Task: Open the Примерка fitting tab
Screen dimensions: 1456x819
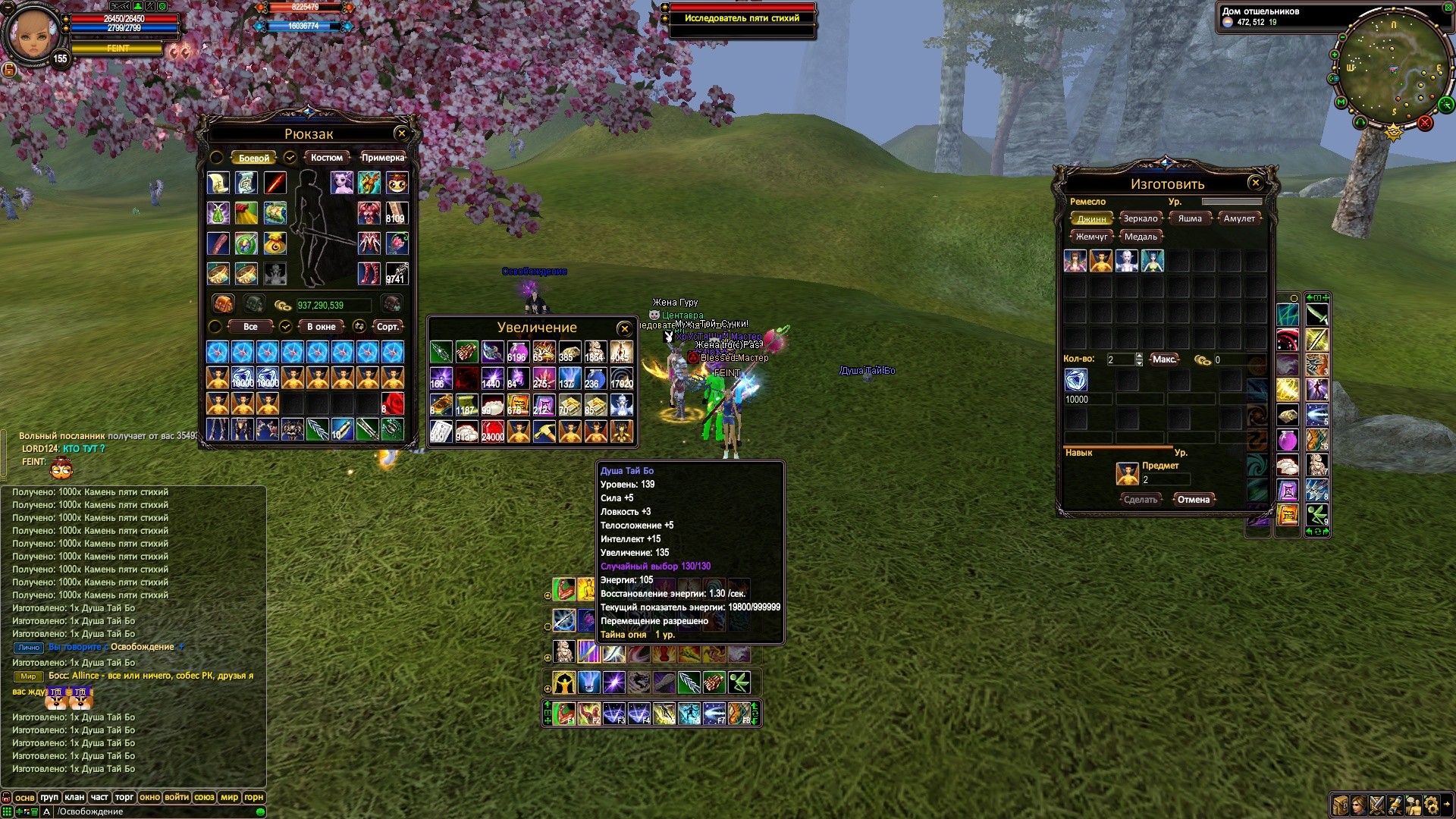Action: point(382,158)
